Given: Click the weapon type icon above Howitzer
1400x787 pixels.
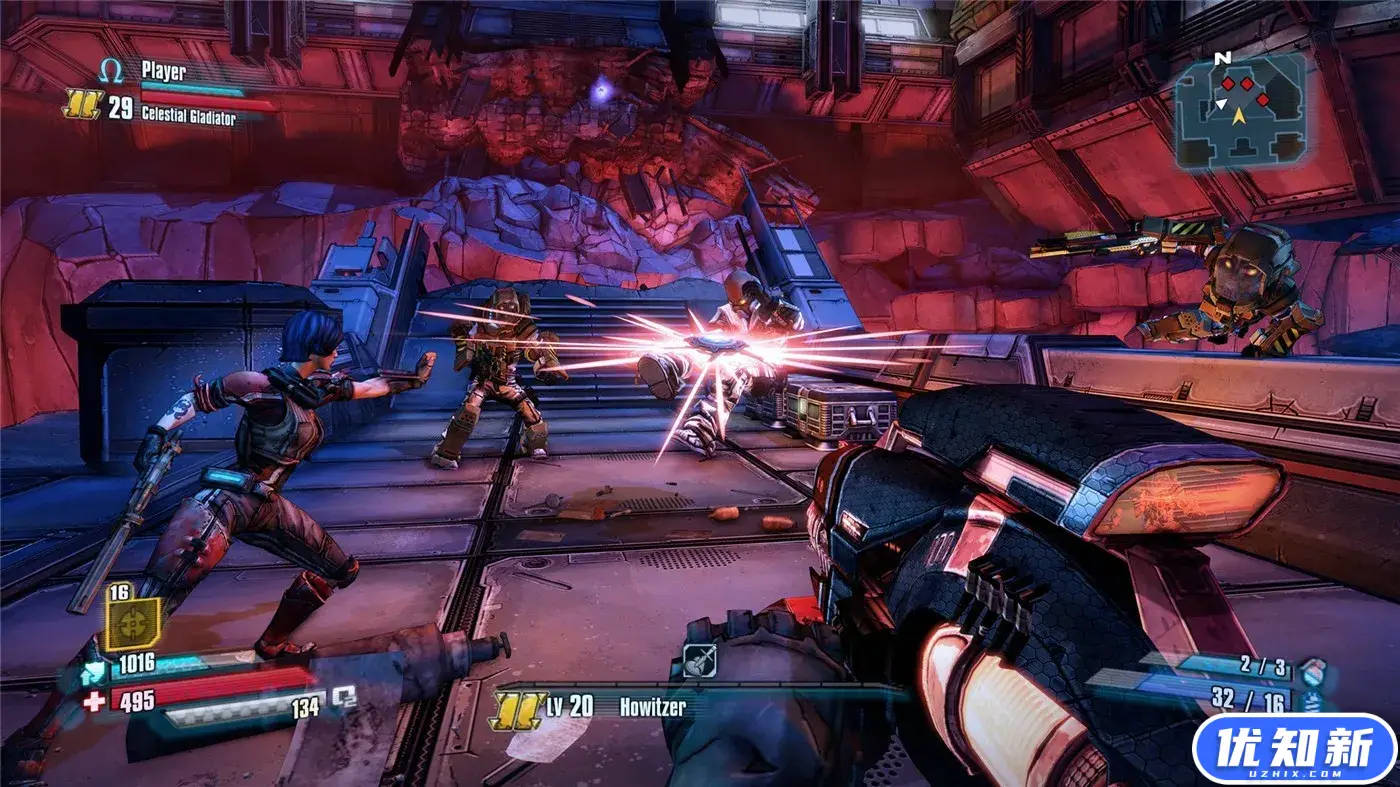Looking at the screenshot, I should click(697, 659).
